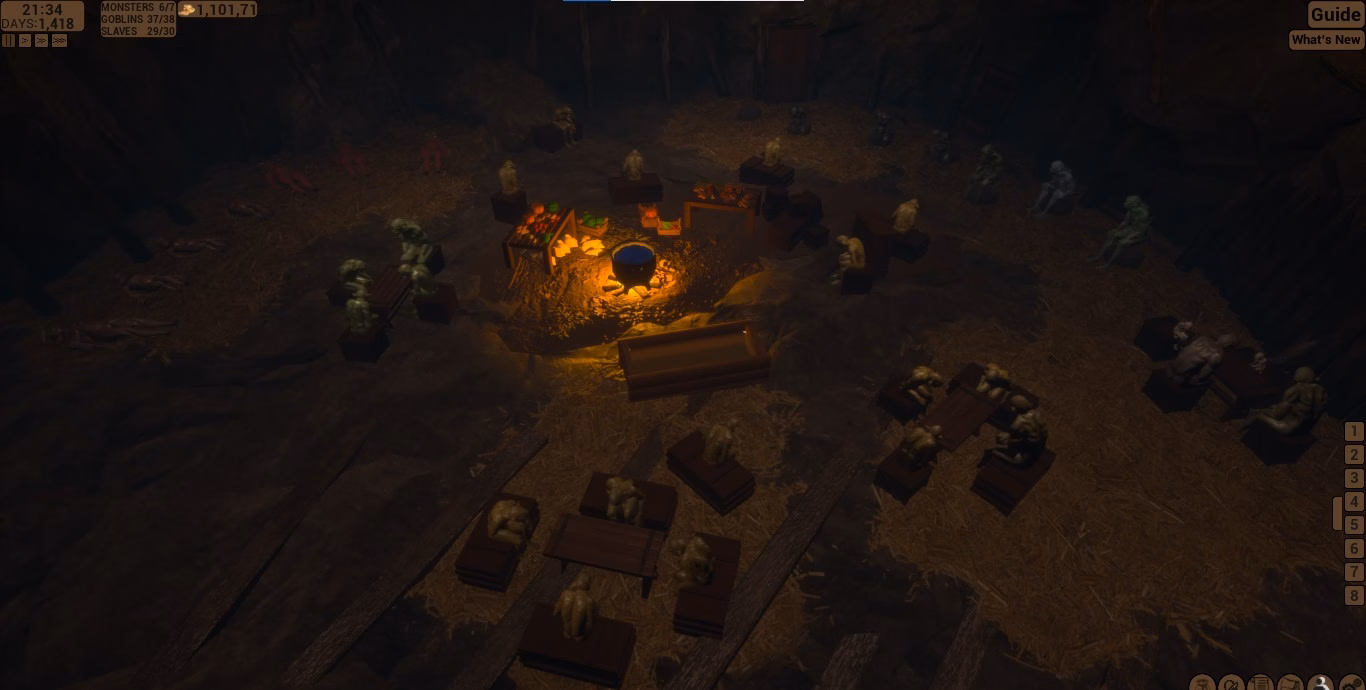Jump to floor number 5
This screenshot has width=1366, height=690.
coord(1354,525)
